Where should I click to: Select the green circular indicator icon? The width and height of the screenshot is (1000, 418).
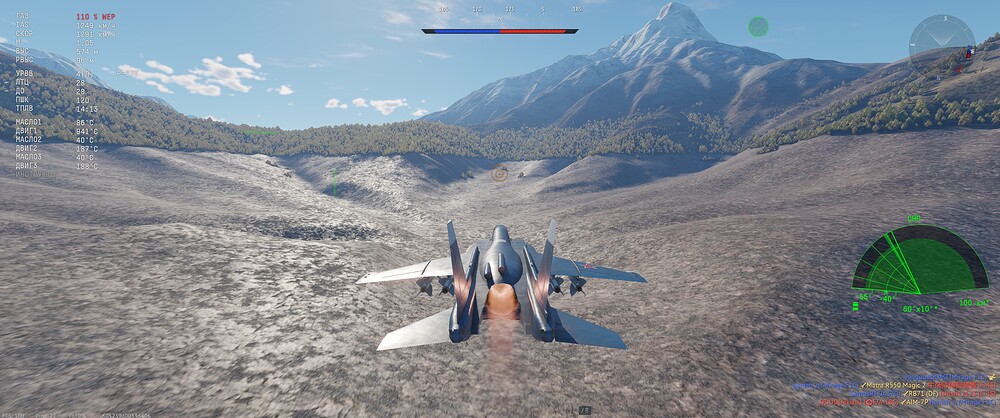coord(758,26)
